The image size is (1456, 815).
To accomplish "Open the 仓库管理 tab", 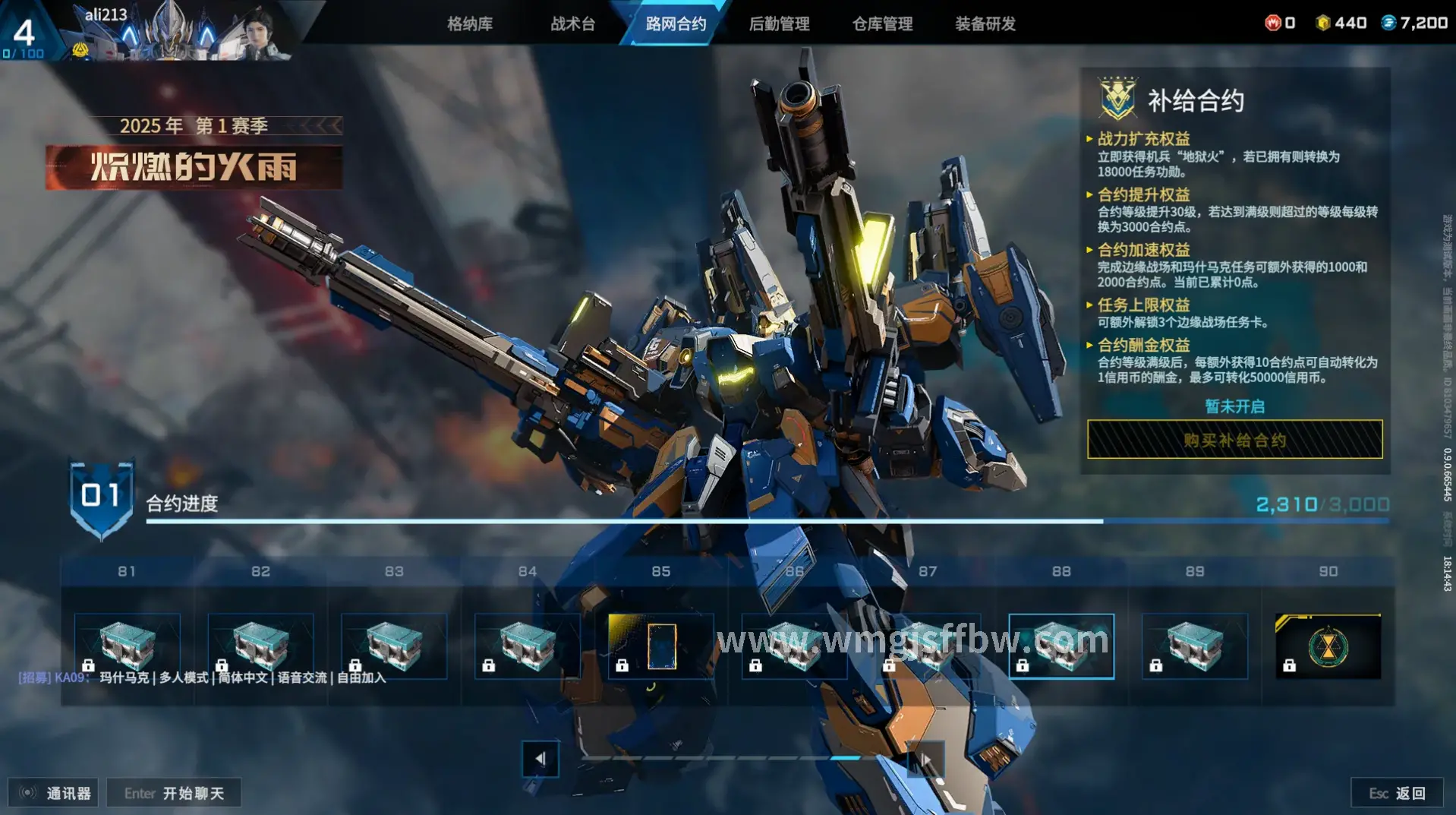I will pyautogui.click(x=882, y=24).
